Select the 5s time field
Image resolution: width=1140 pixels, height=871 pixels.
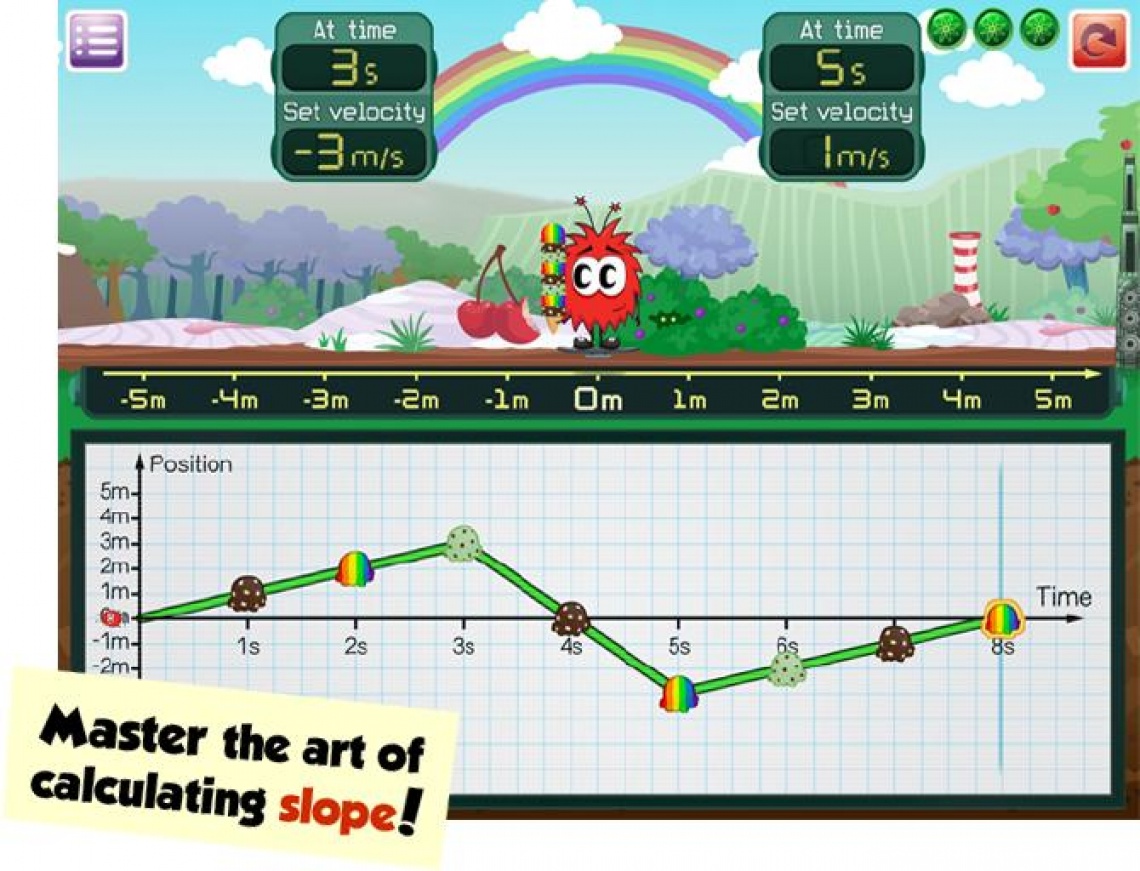point(841,69)
